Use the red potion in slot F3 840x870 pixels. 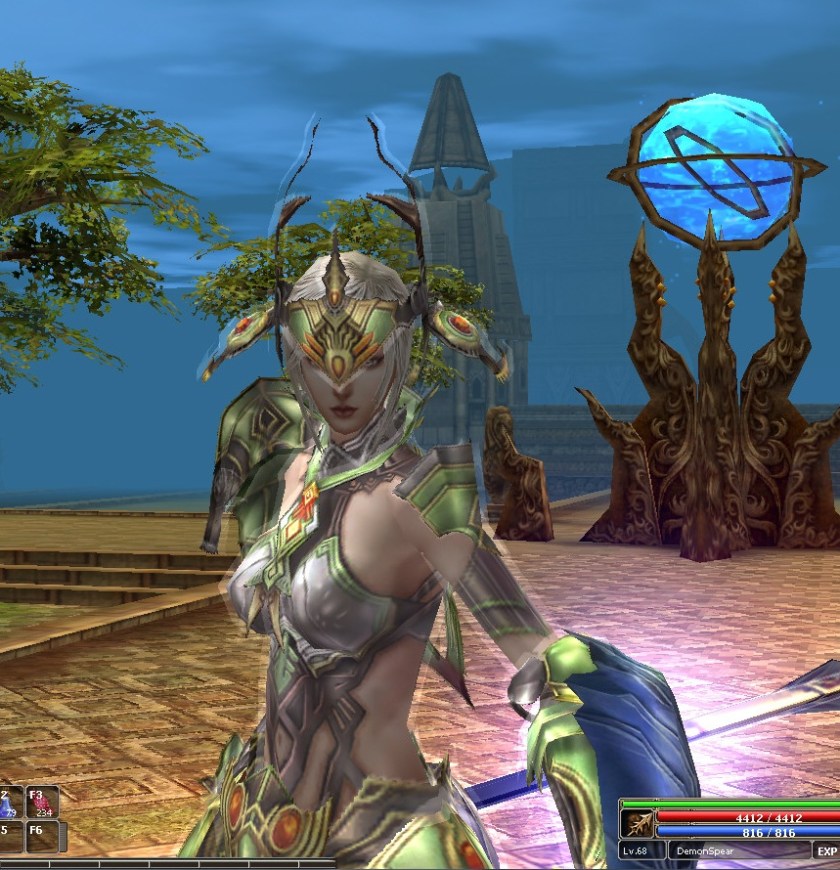(x=41, y=802)
